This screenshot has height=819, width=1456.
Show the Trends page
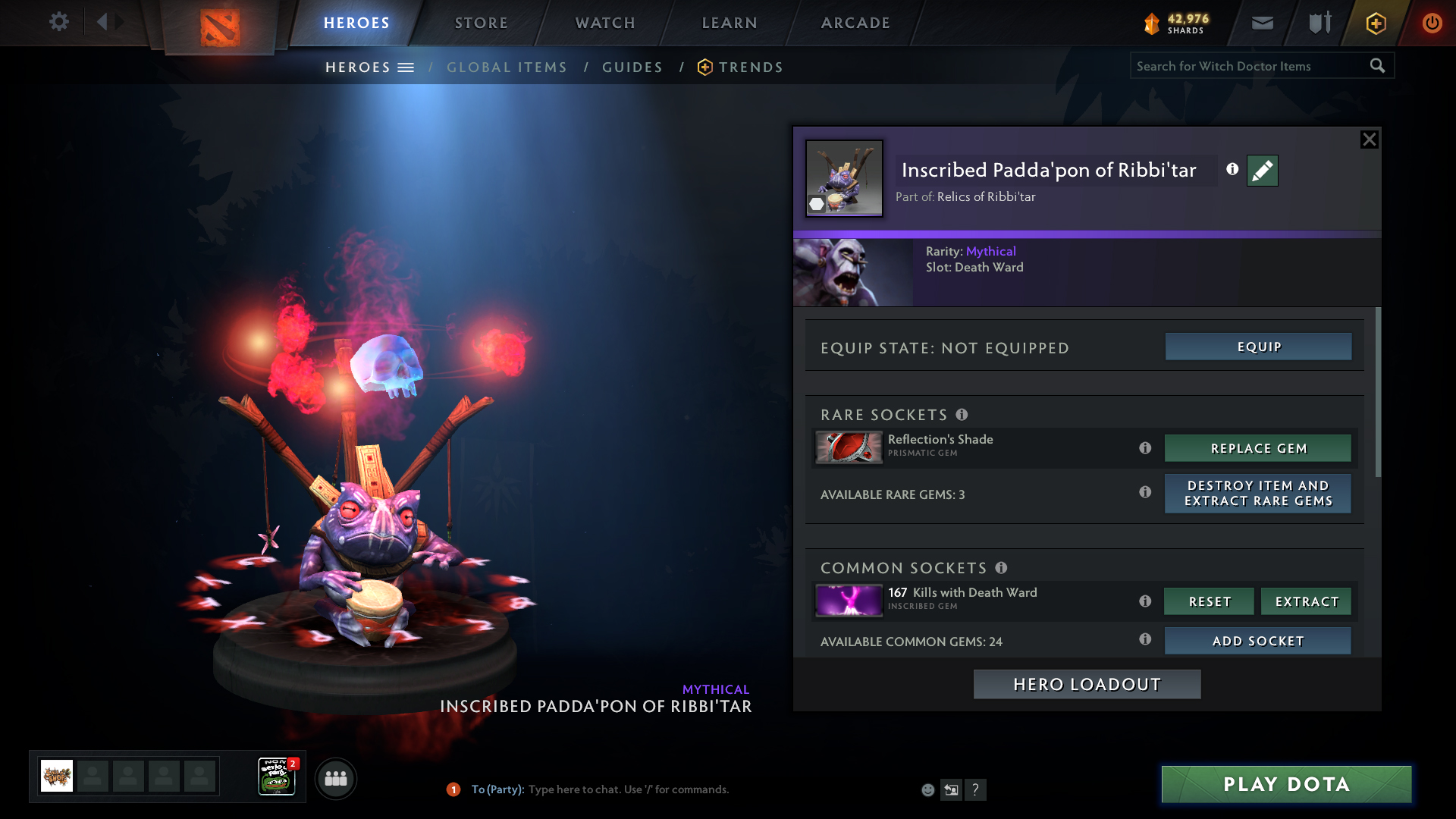[750, 67]
